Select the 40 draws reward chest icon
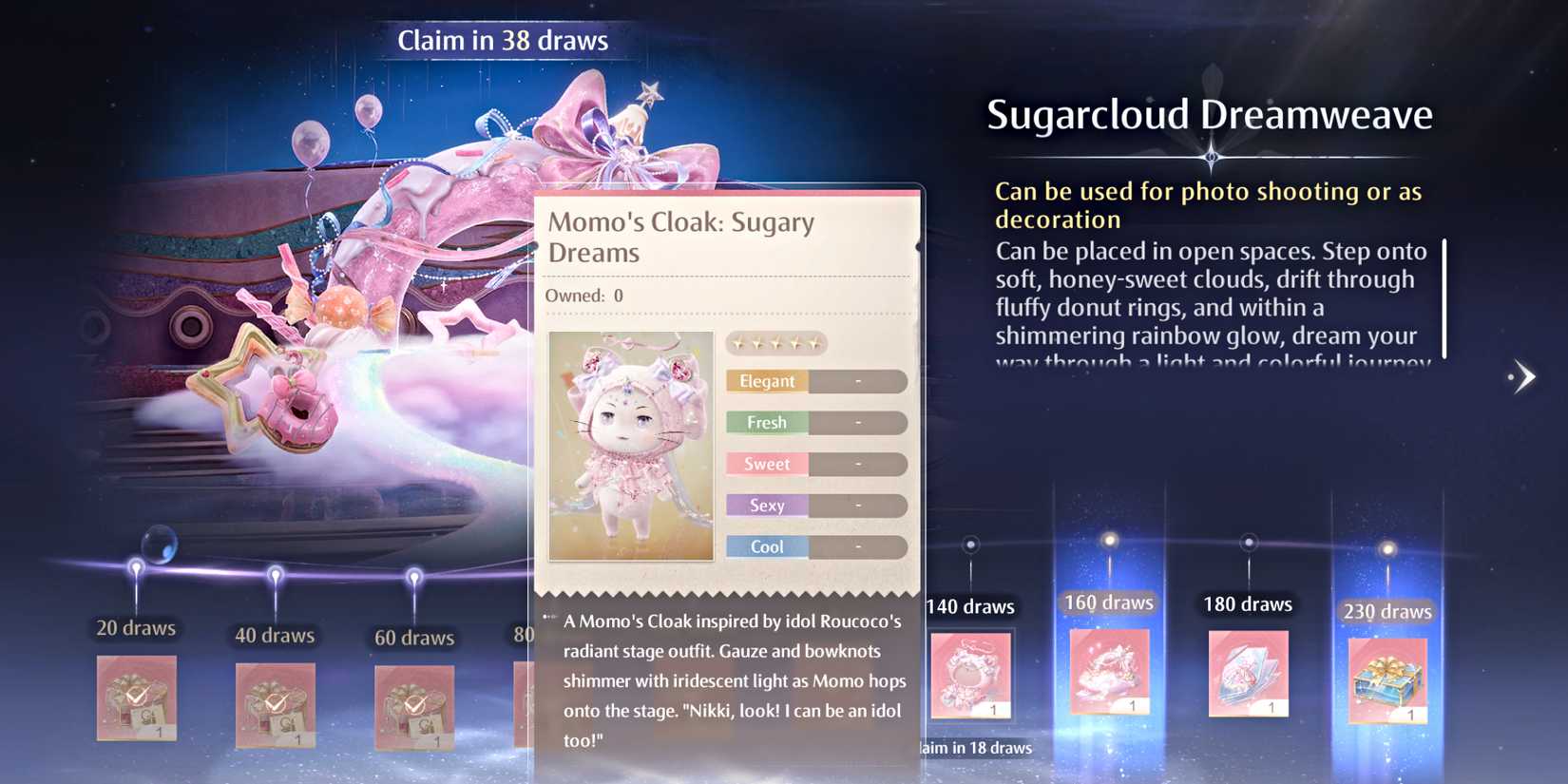This screenshot has height=784, width=1568. (276, 708)
